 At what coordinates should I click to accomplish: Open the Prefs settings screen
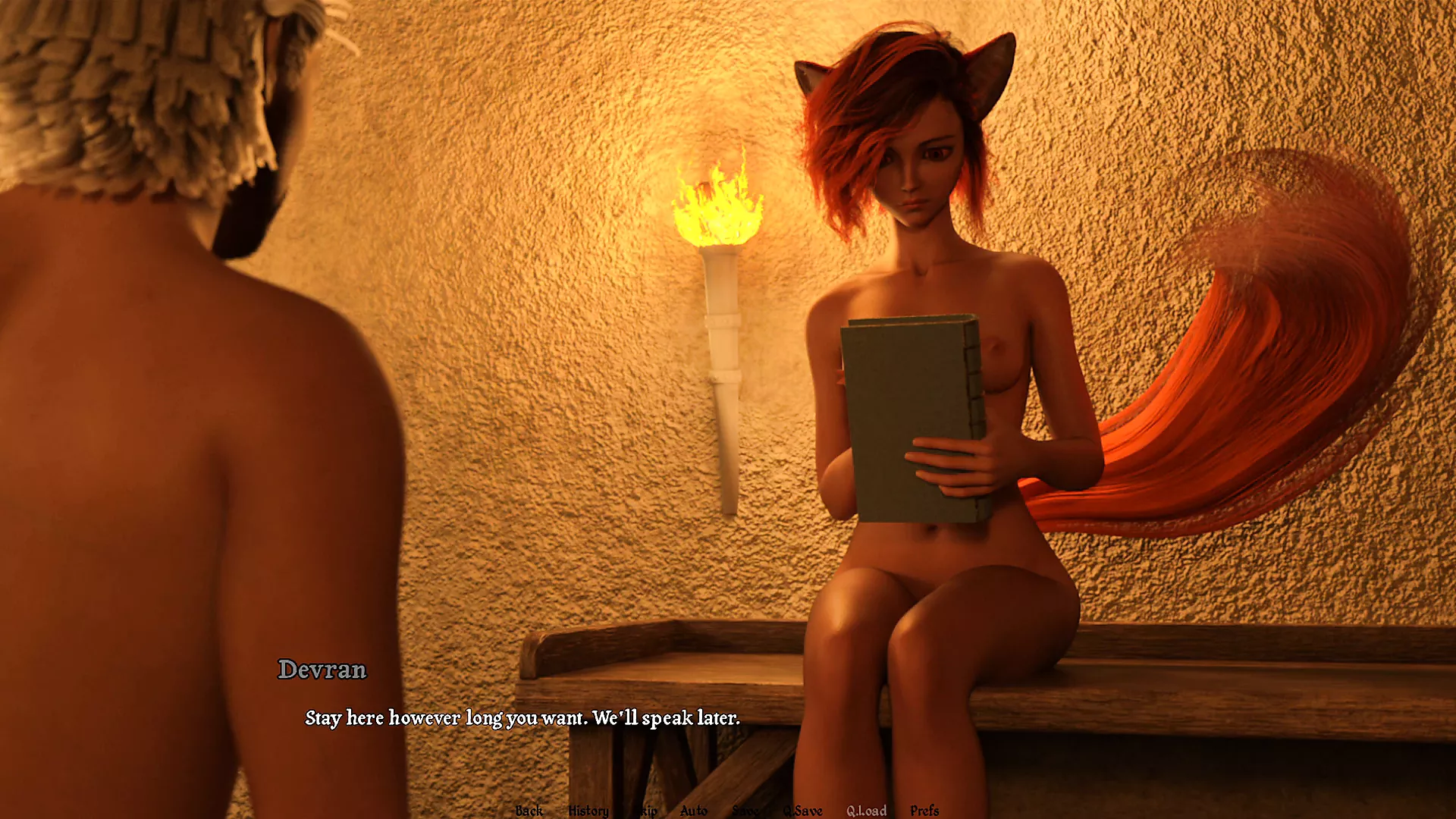pos(924,810)
